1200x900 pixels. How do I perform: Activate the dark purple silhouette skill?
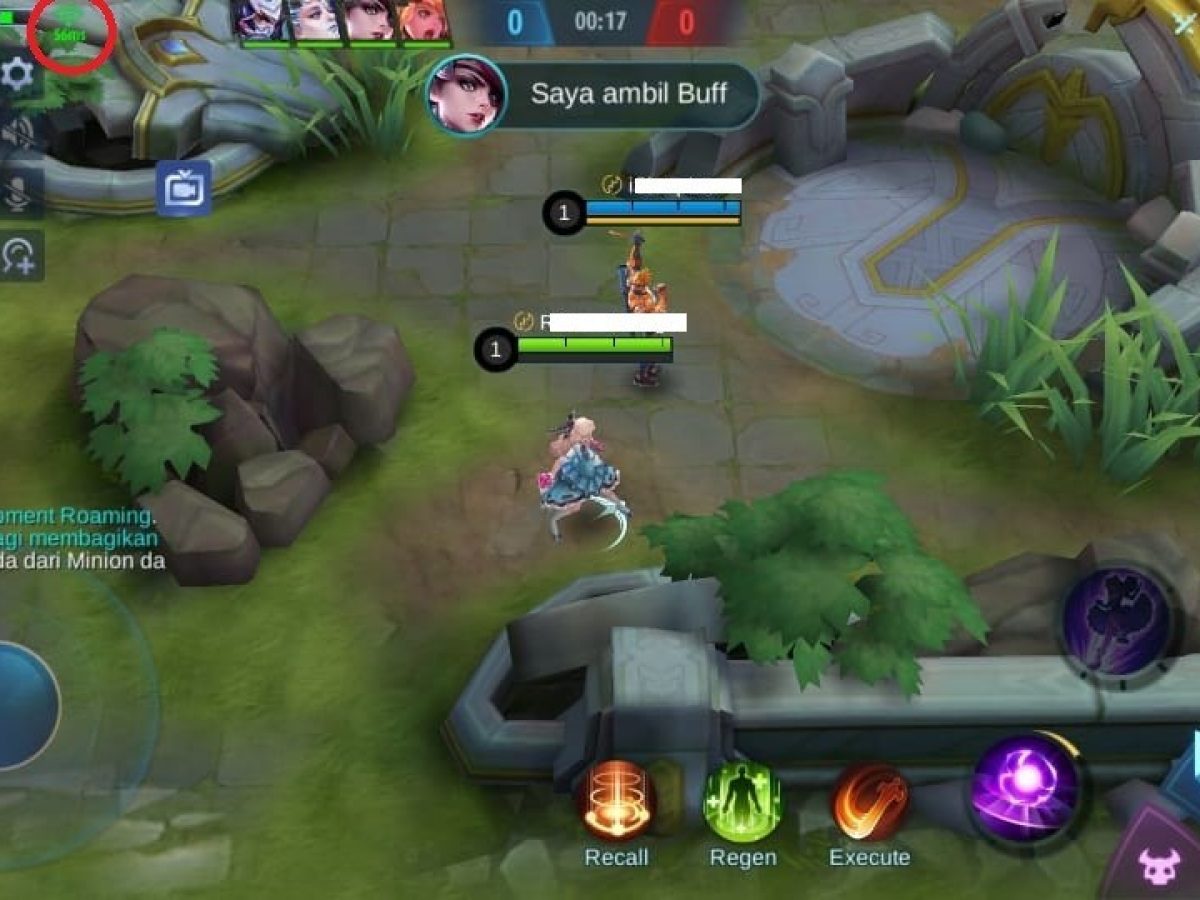1116,620
